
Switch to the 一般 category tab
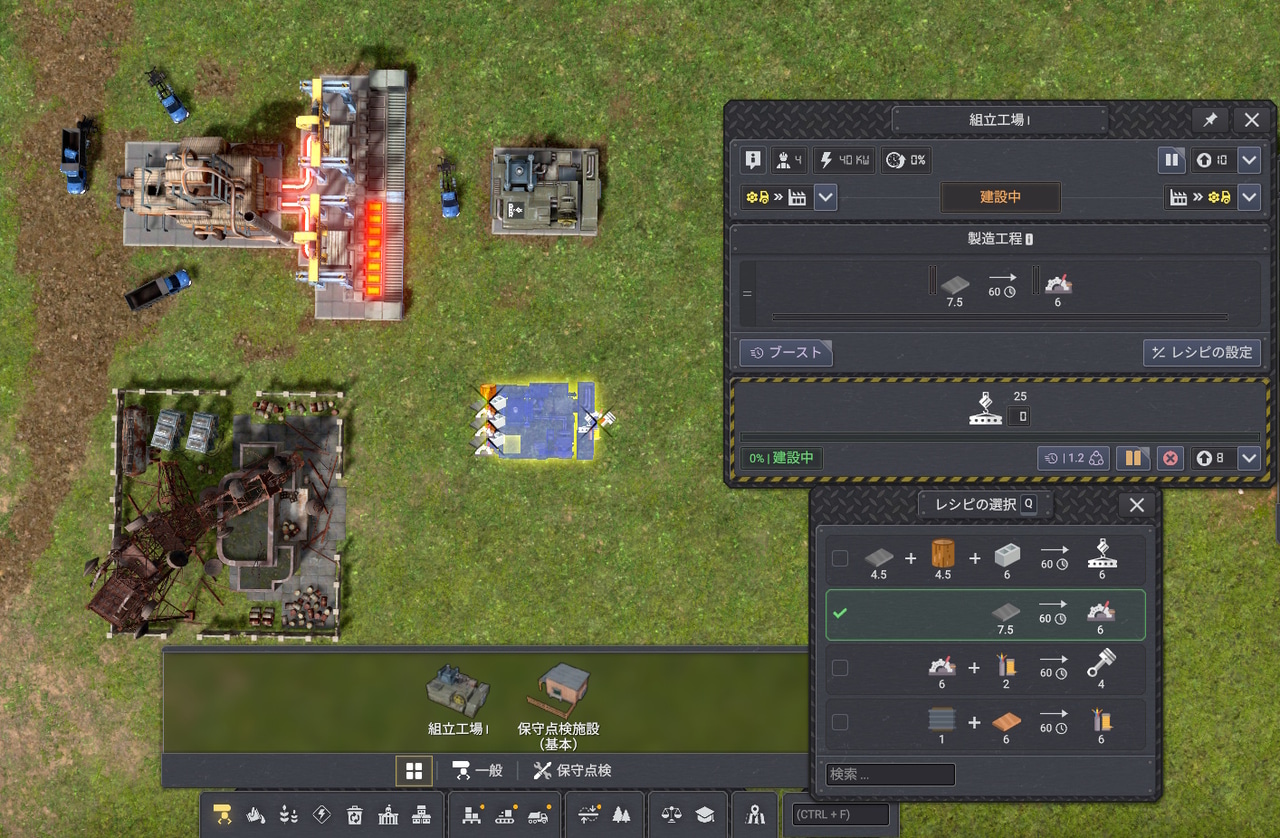[477, 770]
